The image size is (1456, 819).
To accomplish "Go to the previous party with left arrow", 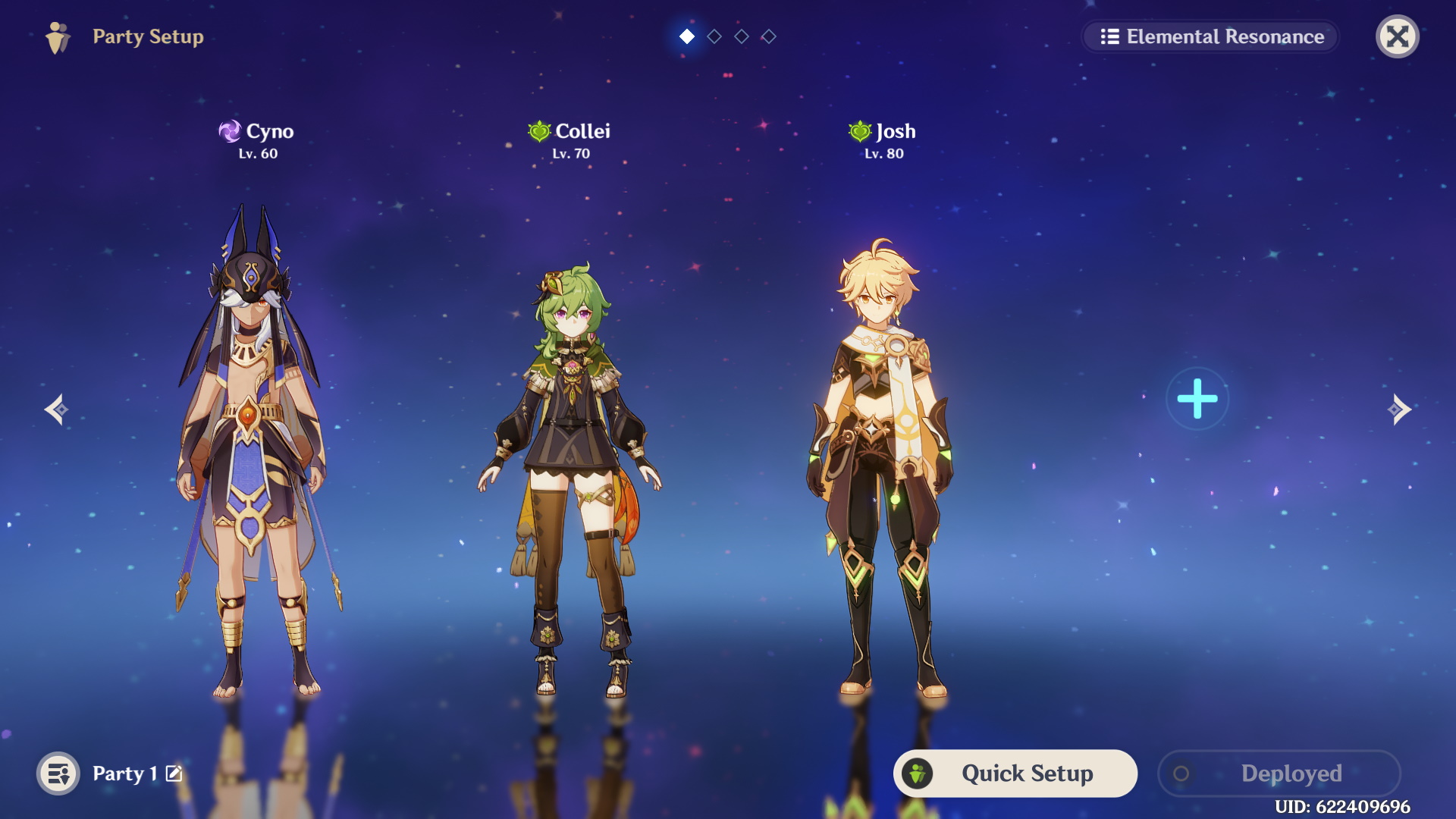I will pos(57,409).
